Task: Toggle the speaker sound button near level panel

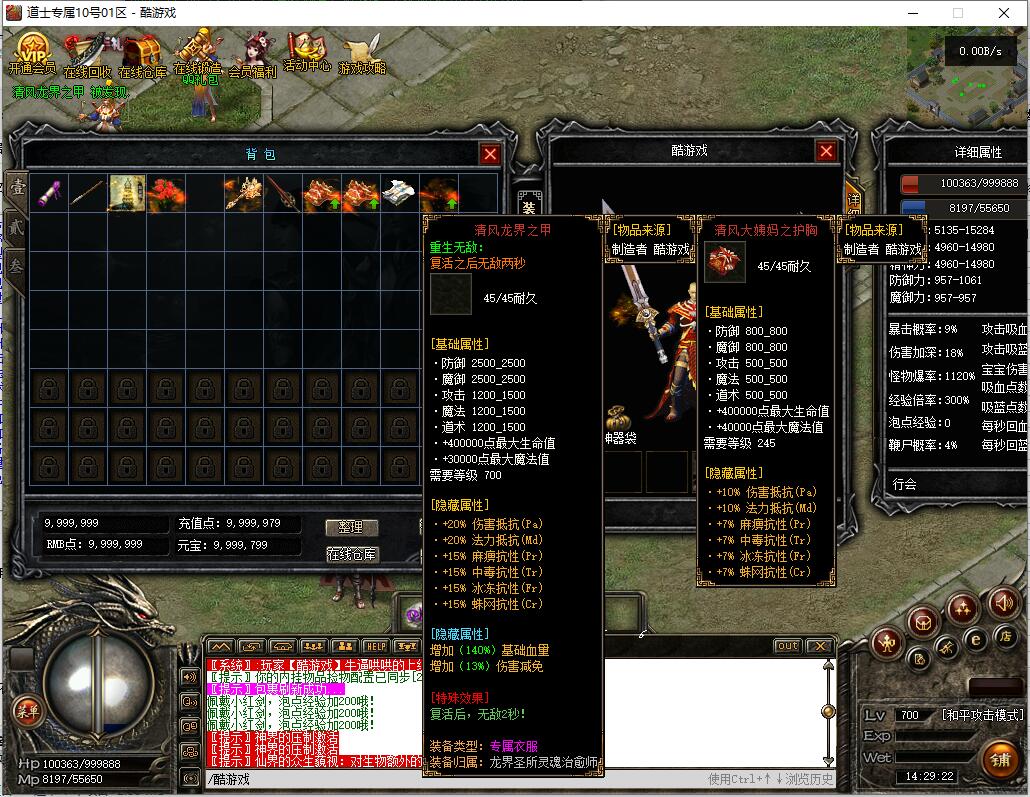Action: [1003, 603]
